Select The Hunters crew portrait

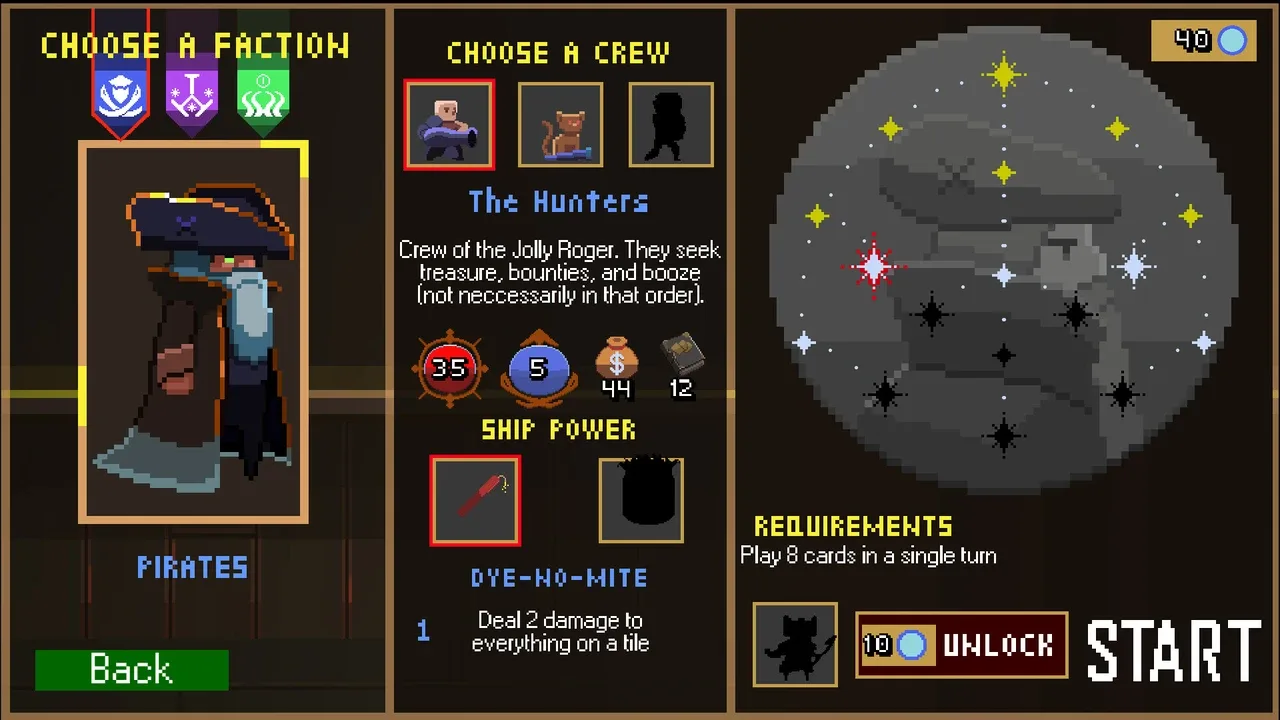449,125
